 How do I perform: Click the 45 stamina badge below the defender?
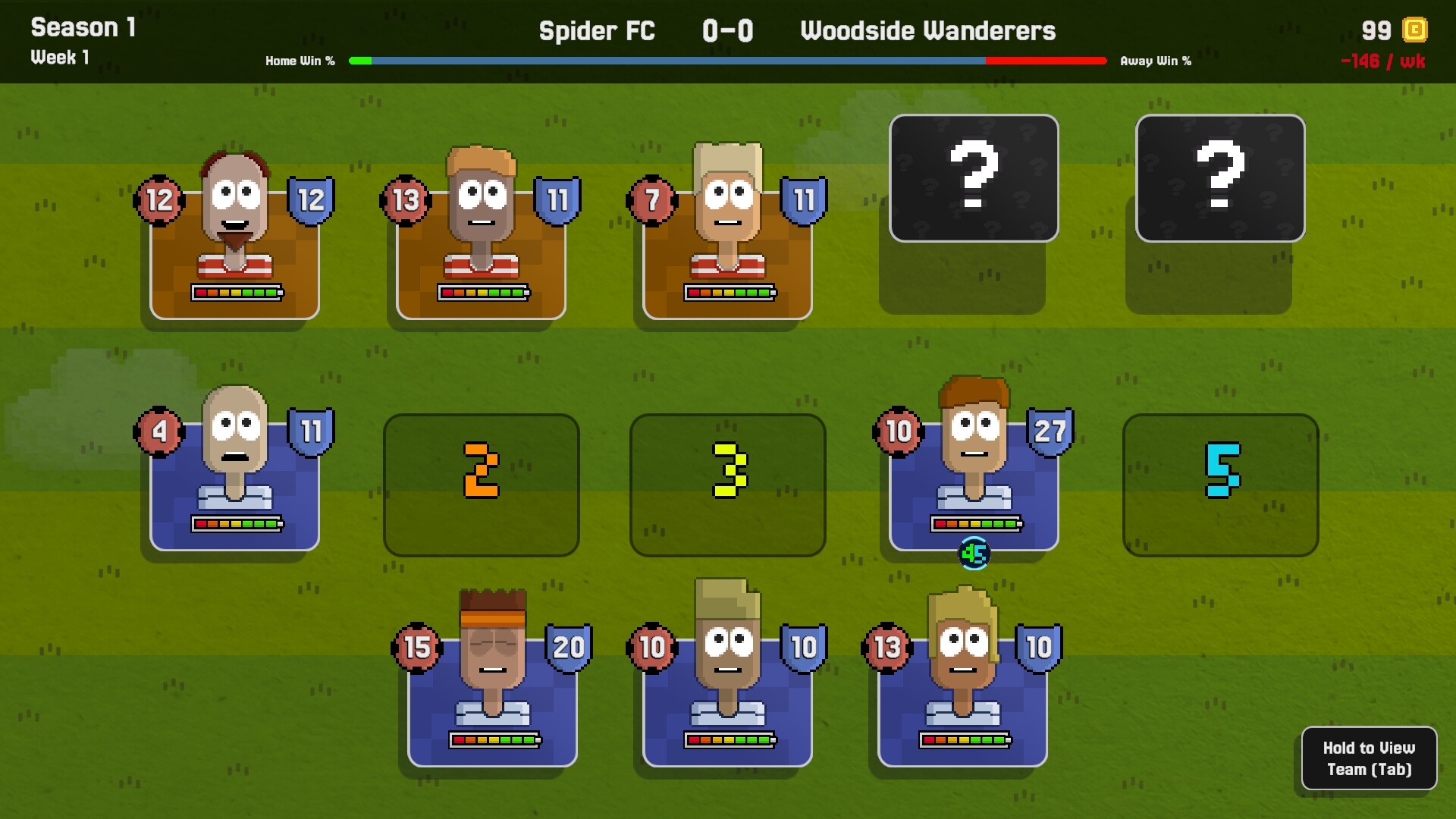974,554
